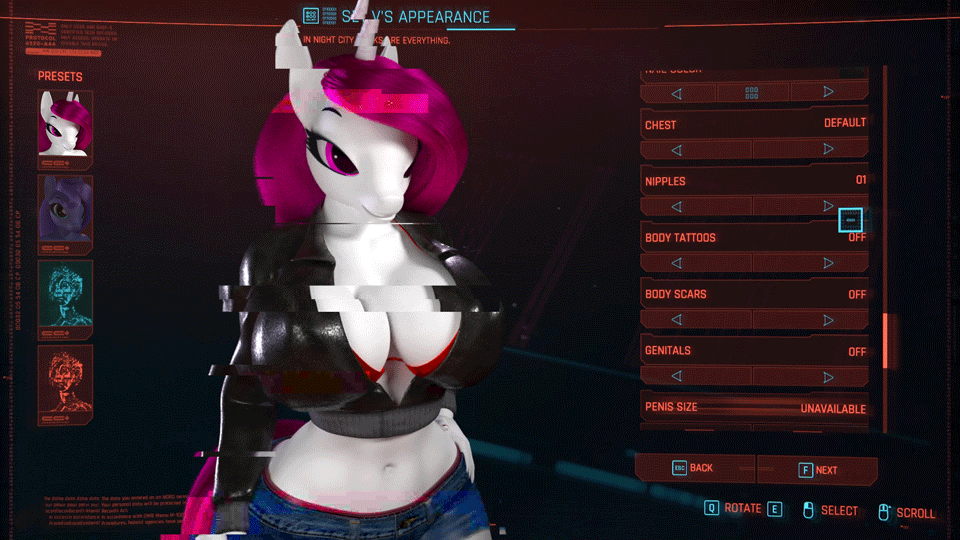Viewport: 960px width, 540px height.
Task: Cycle Chest option to the next value
Action: [x=828, y=150]
